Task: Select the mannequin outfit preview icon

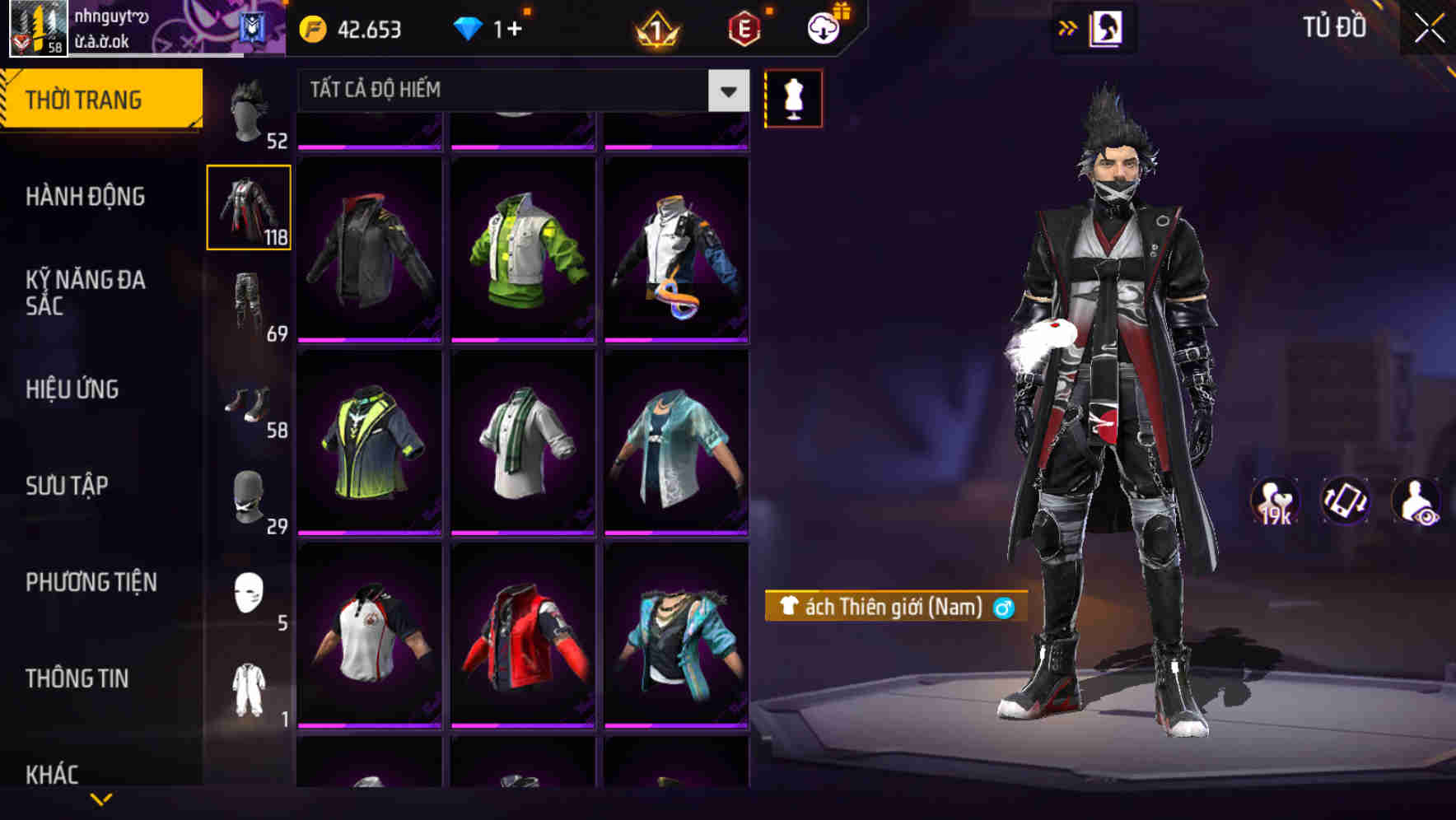Action: 793,98
